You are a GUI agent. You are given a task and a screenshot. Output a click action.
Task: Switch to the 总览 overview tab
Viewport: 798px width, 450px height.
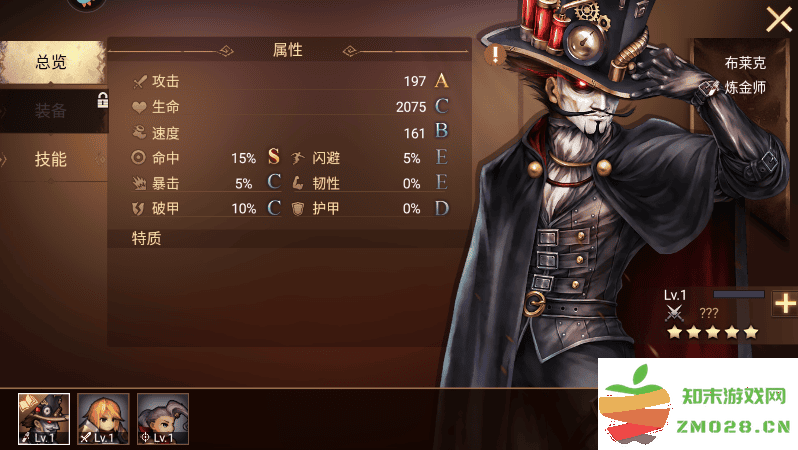51,63
